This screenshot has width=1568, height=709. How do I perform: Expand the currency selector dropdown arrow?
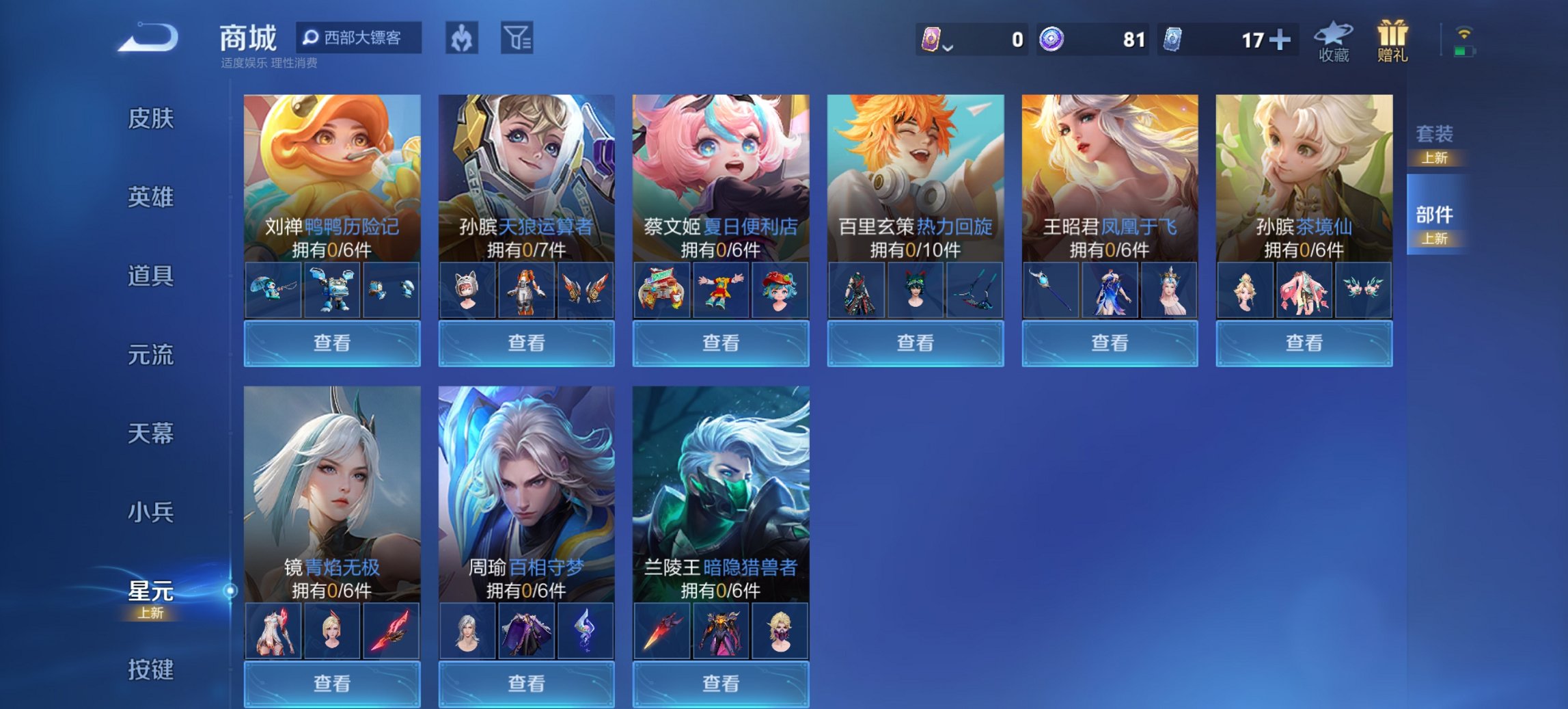pyautogui.click(x=948, y=48)
